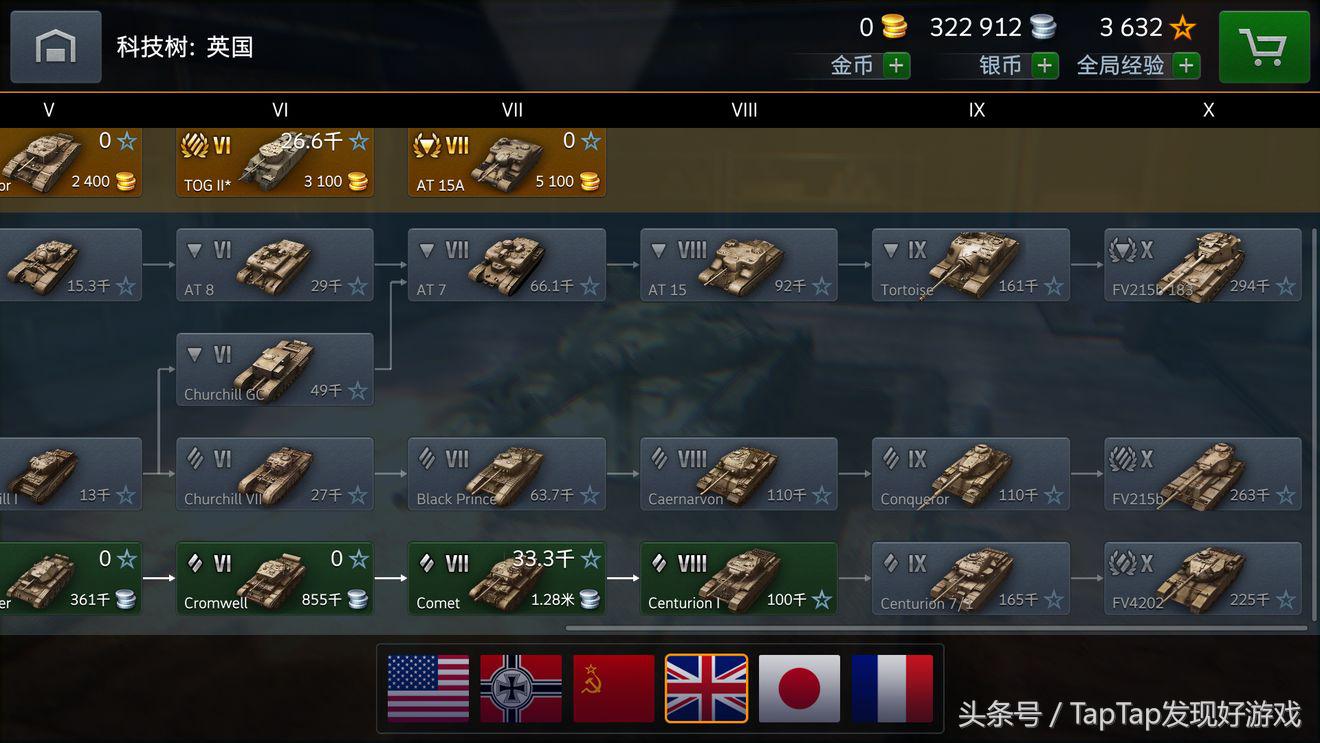Switch to the German tech tree
The height and width of the screenshot is (743, 1320).
521,688
